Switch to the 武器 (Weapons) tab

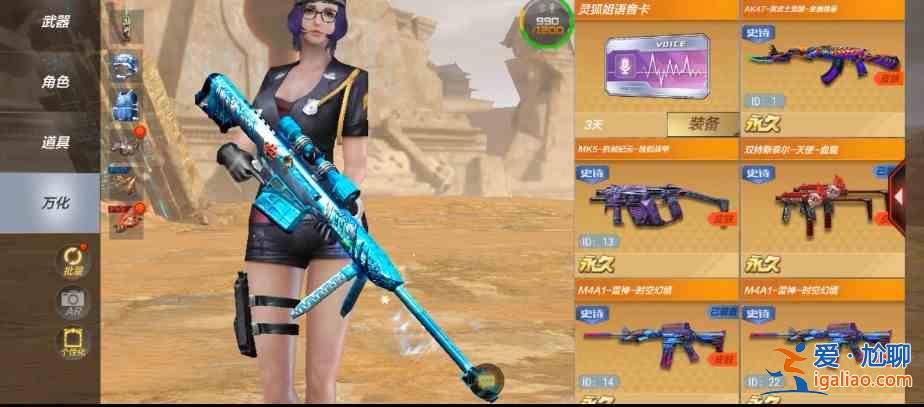55,21
